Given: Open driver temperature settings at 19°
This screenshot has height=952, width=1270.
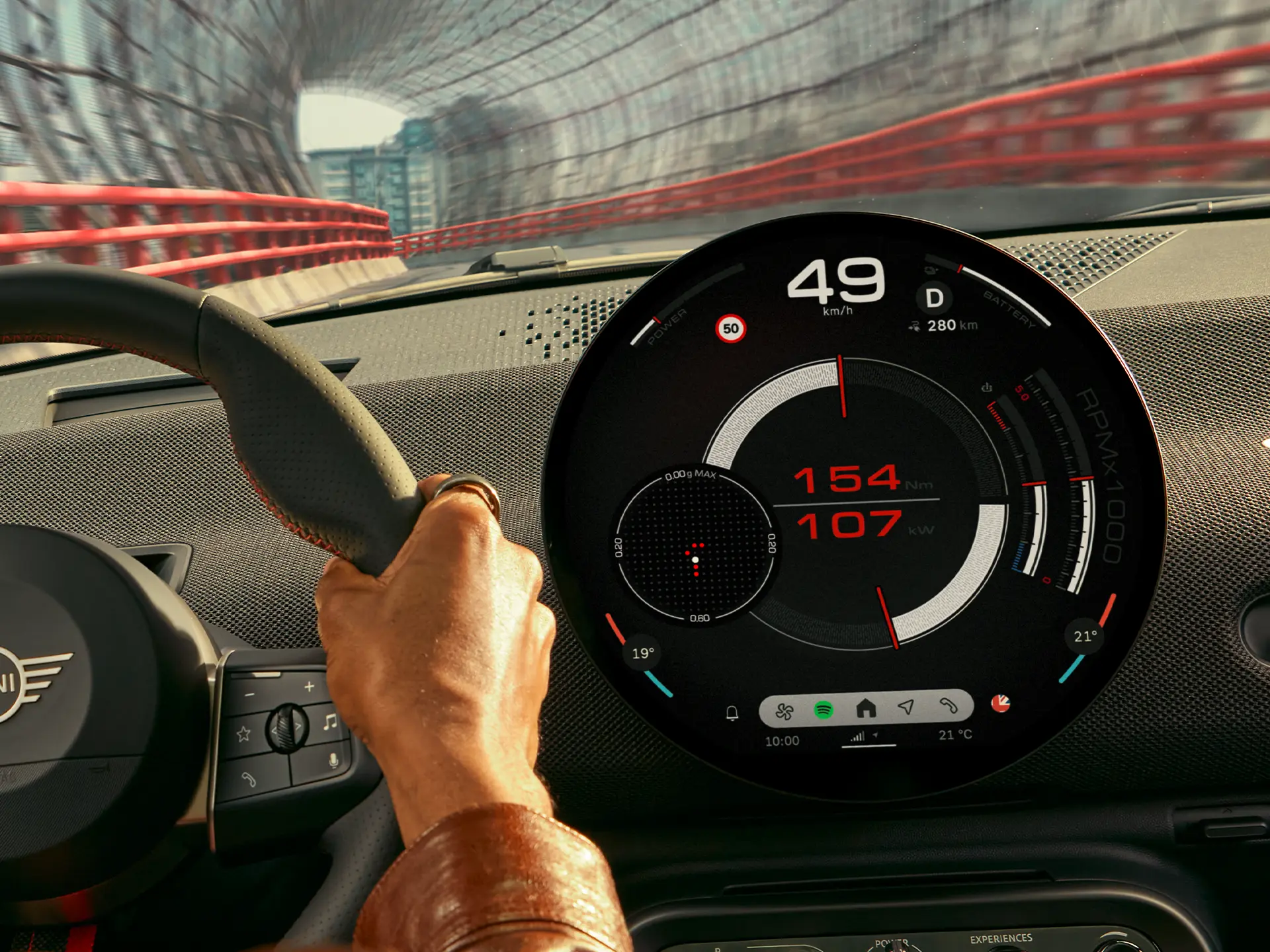Looking at the screenshot, I should pos(642,653).
